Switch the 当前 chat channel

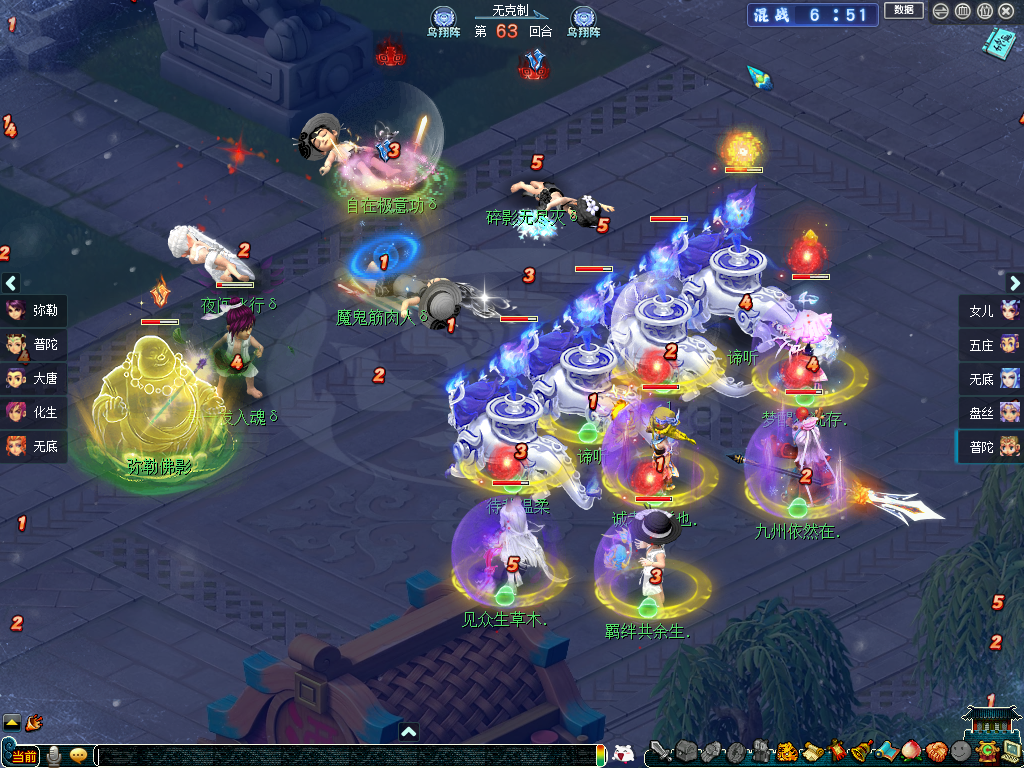coord(22,755)
